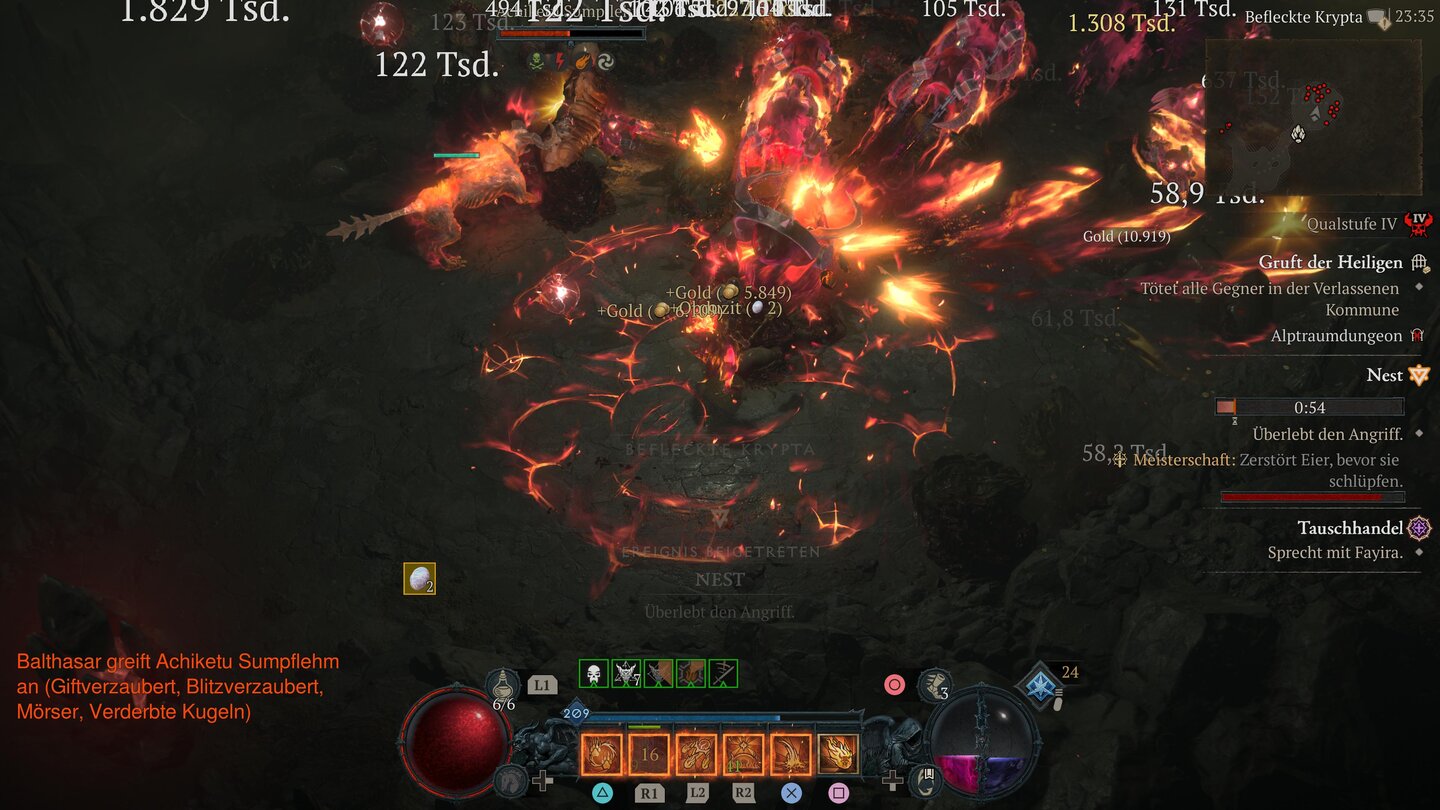Click the skull buff icon
Screen dimensions: 1440x810
(x=594, y=673)
